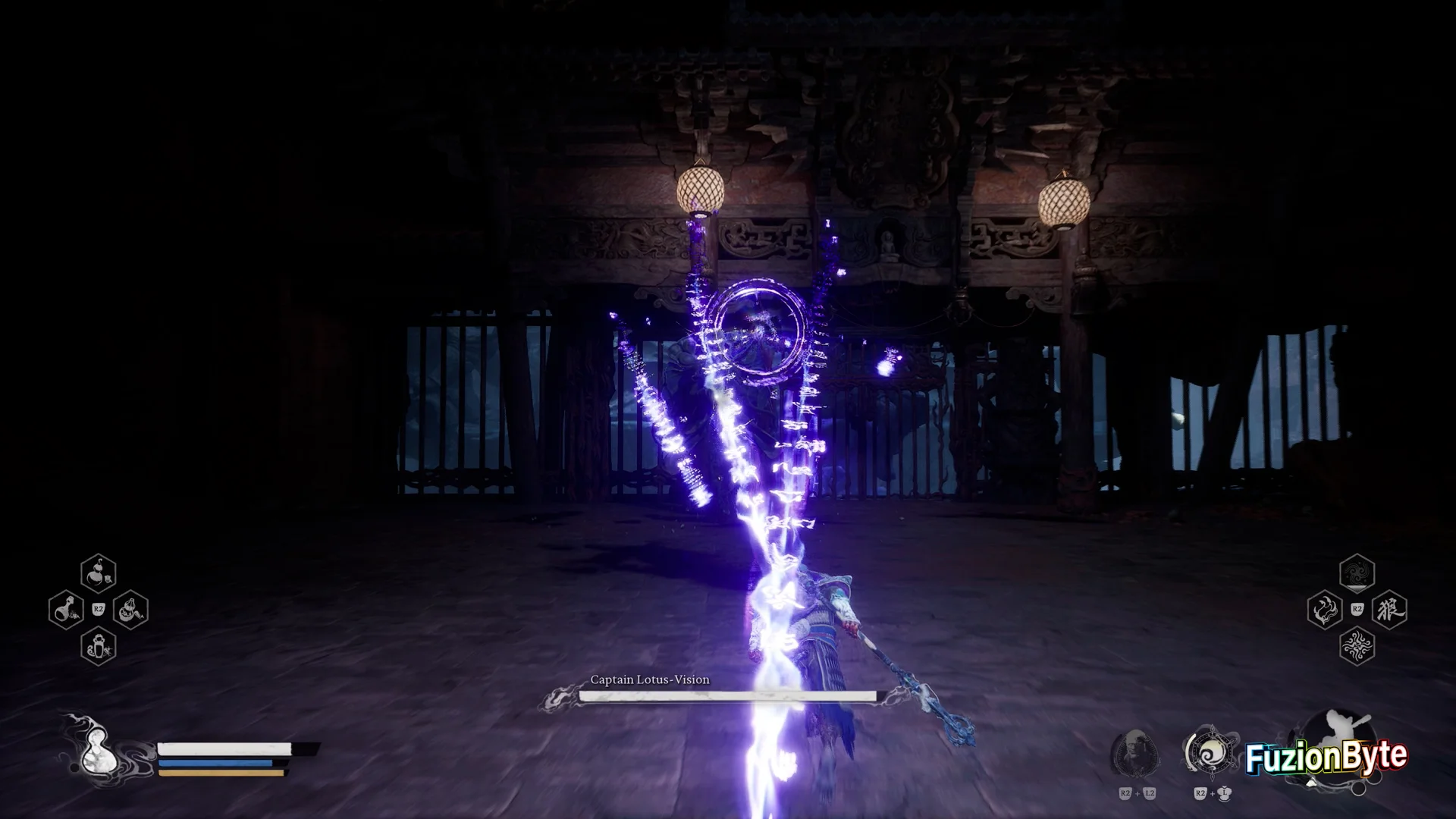
Task: Activate the flame-shaped spell
Action: pos(1325,610)
